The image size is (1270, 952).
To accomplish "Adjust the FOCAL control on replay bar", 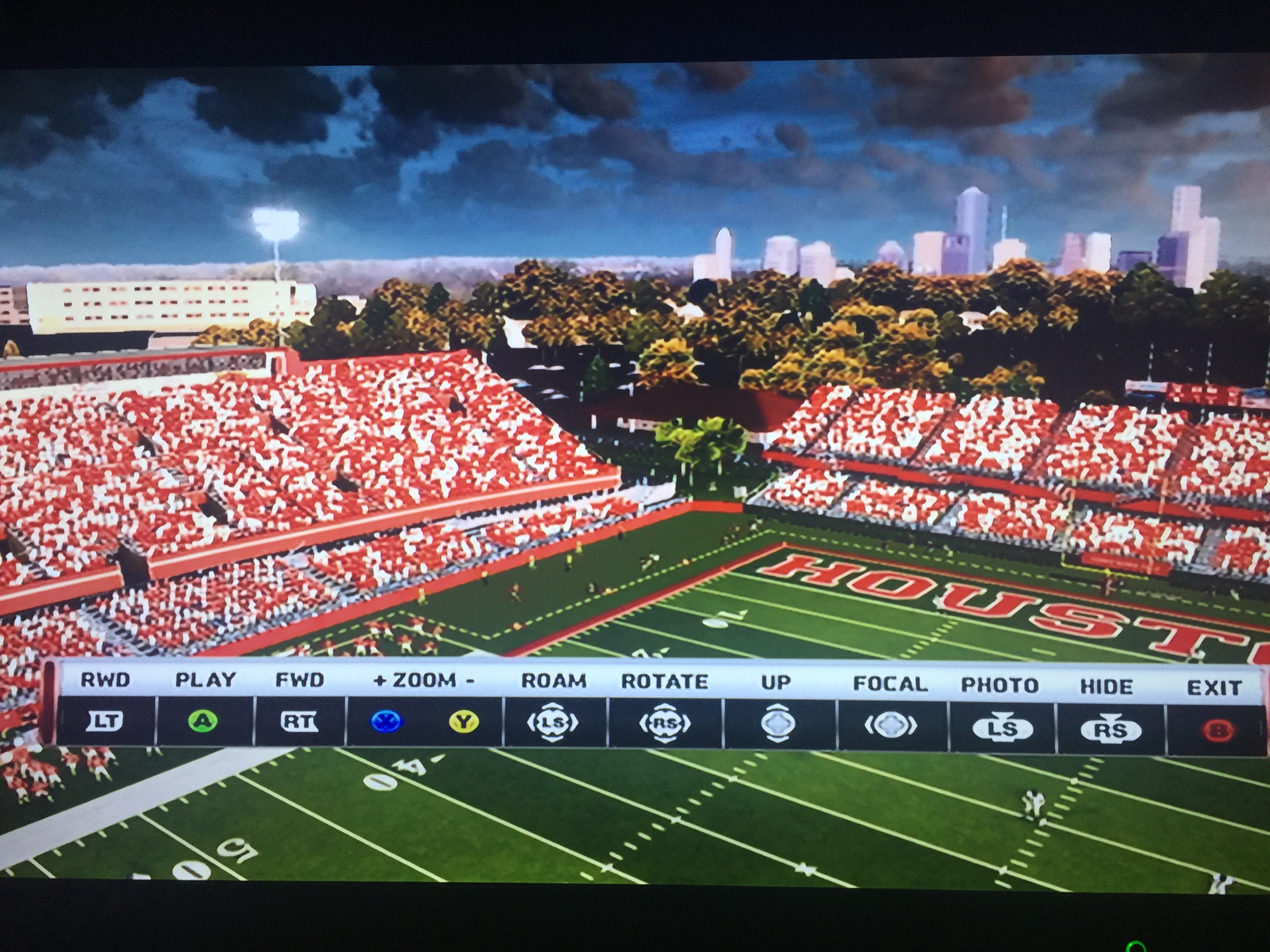I will [891, 725].
